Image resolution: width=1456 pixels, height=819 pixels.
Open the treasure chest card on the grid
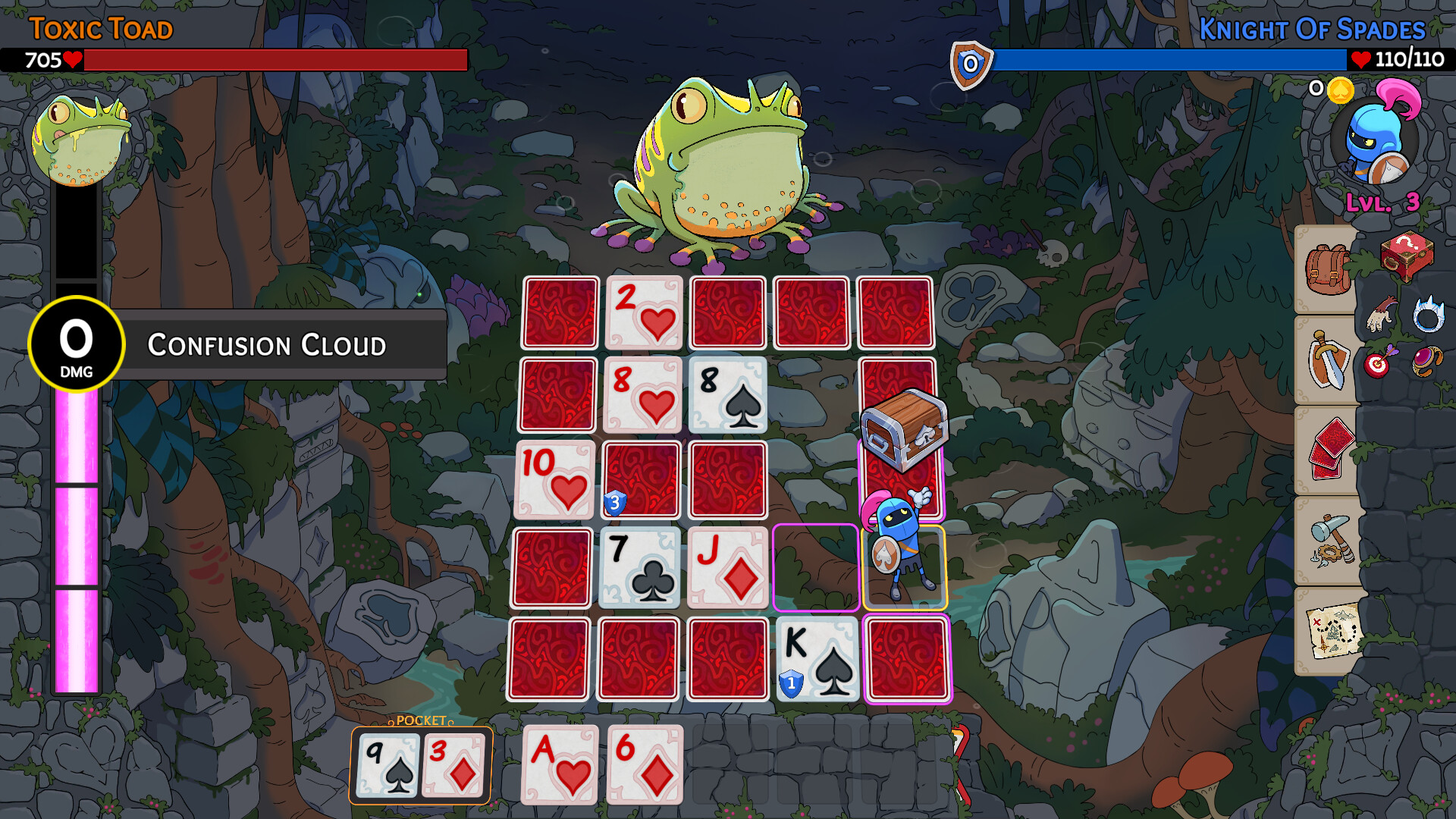(x=904, y=429)
